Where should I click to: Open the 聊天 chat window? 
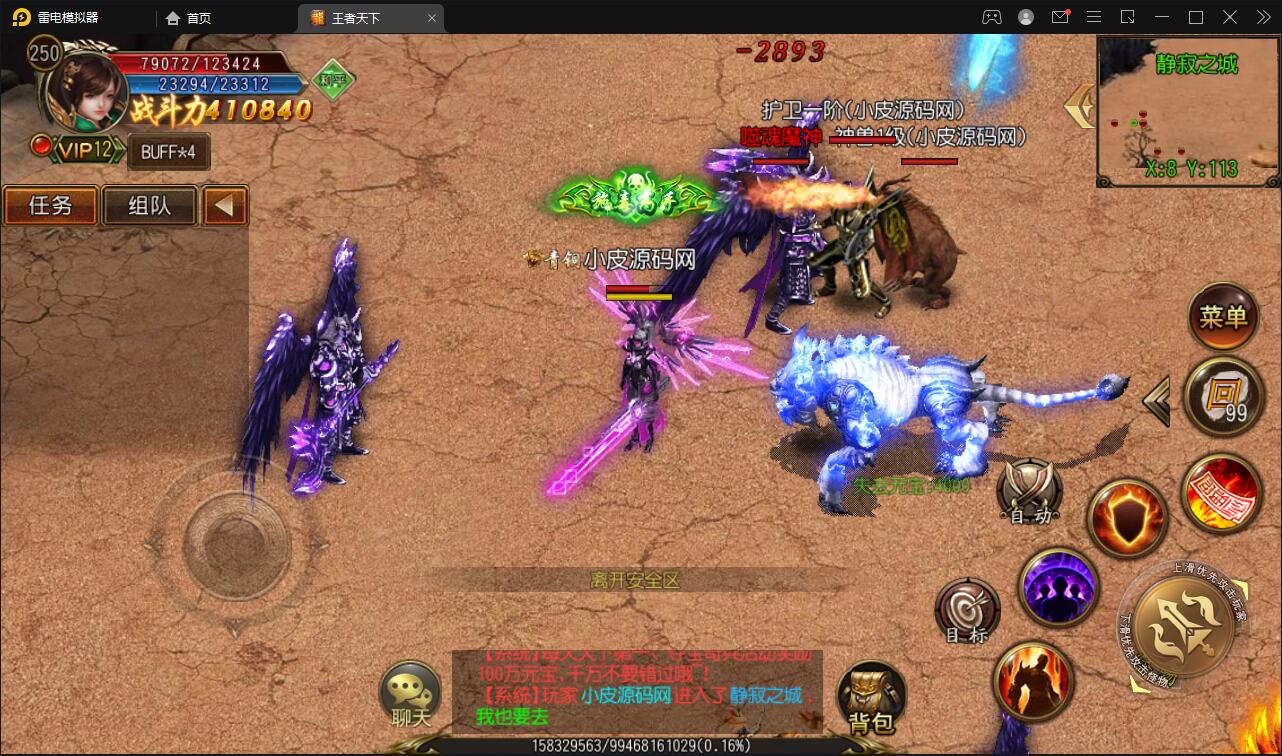click(410, 695)
